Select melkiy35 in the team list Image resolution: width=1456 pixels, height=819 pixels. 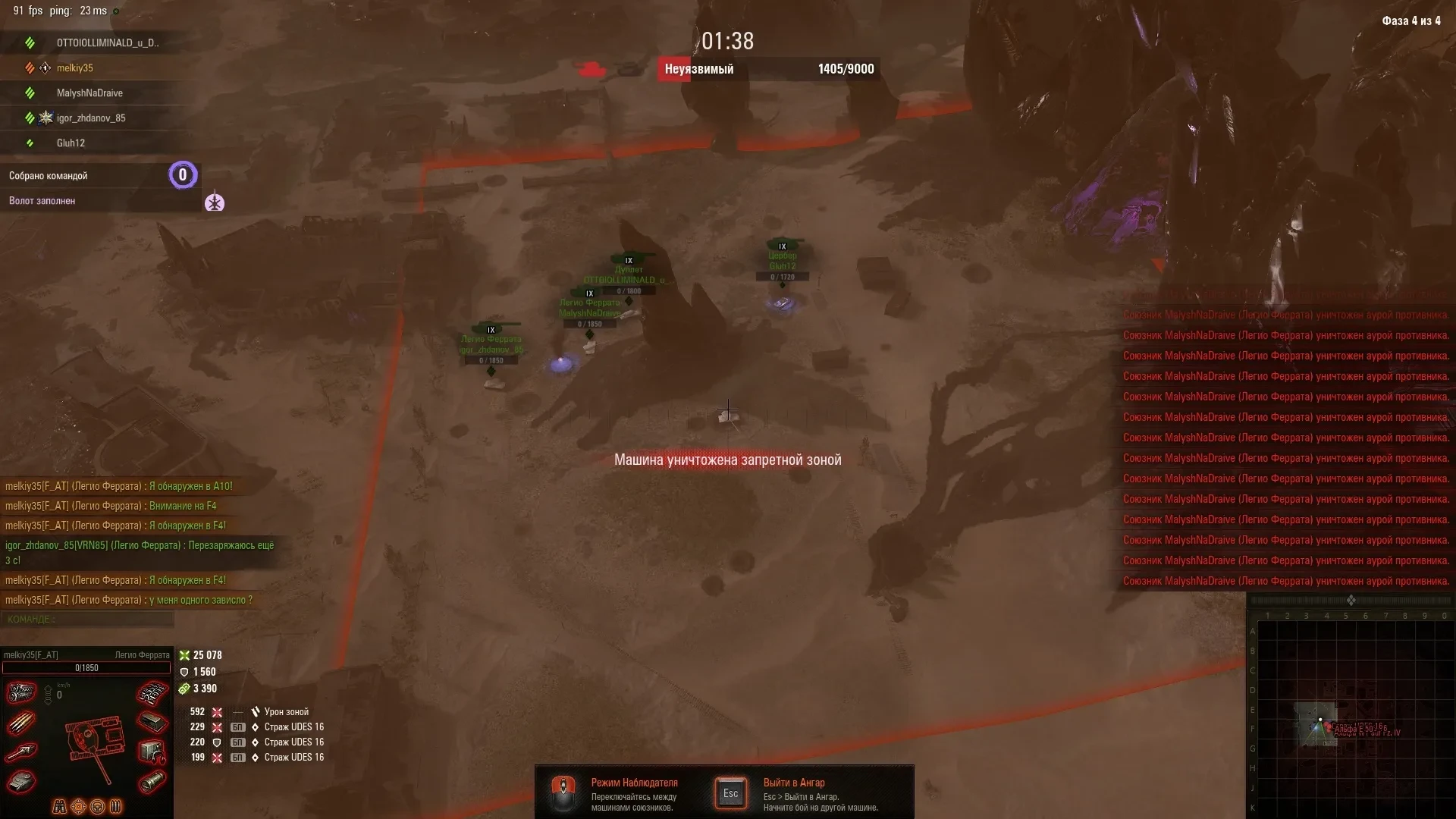coord(76,67)
